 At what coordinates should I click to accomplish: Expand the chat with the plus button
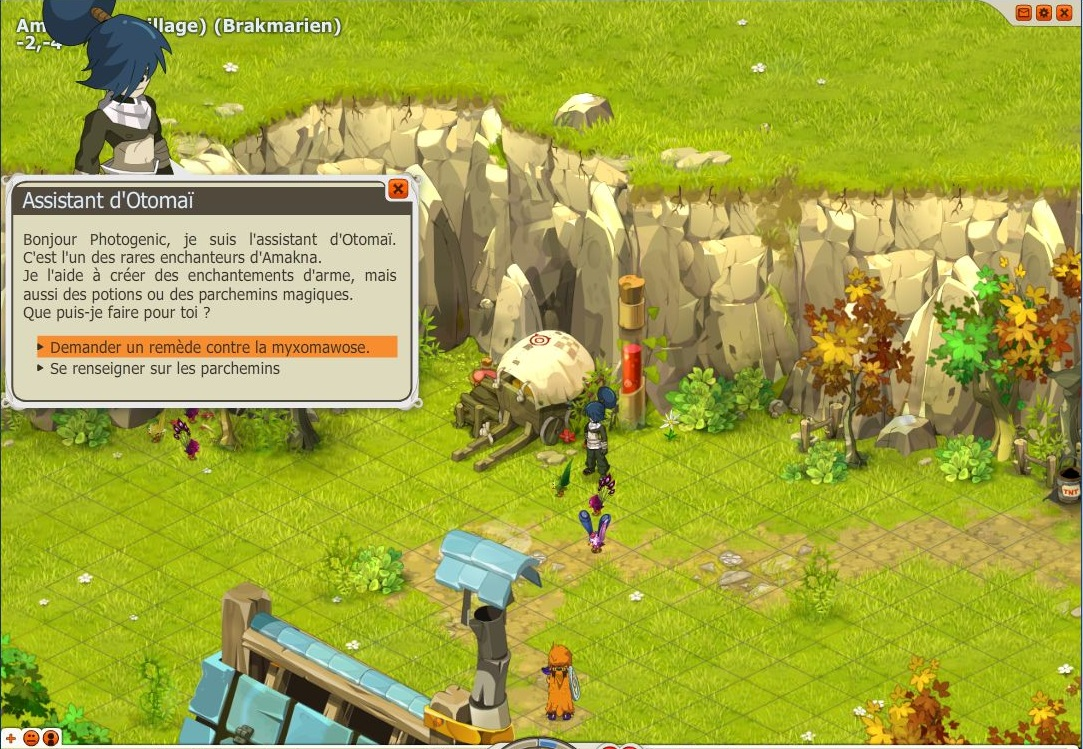coord(12,738)
